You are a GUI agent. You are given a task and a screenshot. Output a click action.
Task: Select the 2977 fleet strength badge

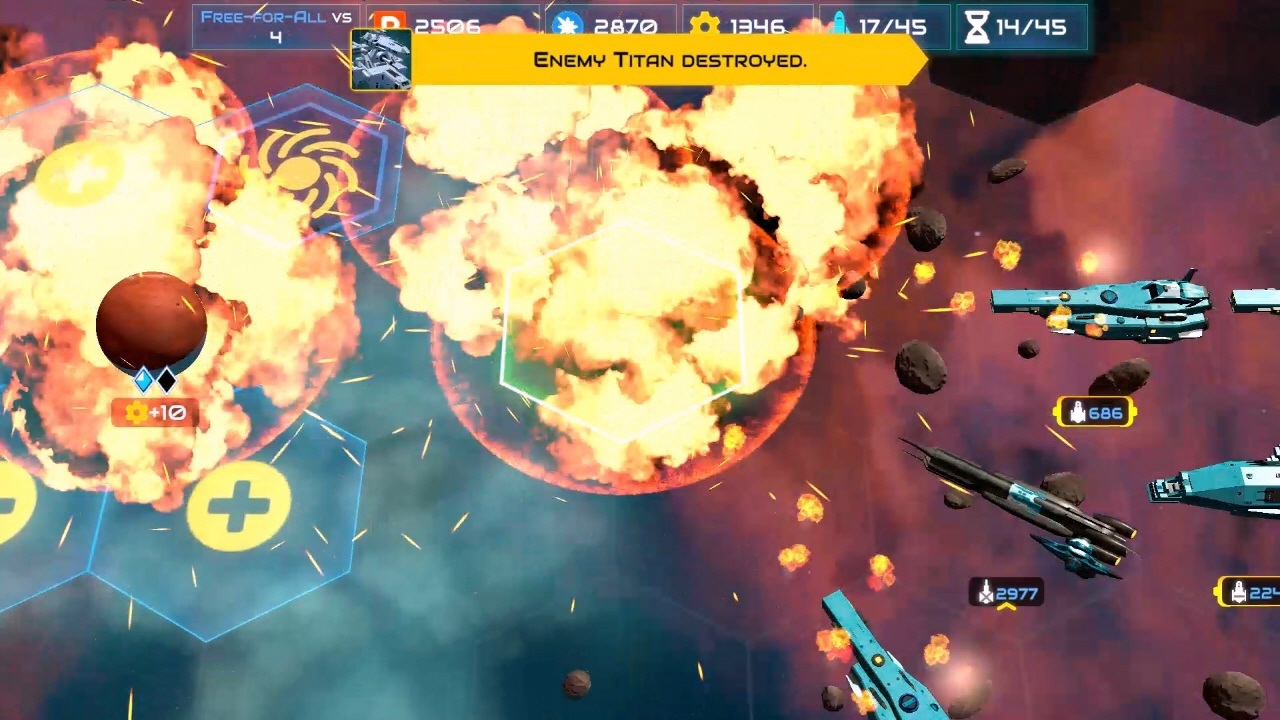(1005, 593)
